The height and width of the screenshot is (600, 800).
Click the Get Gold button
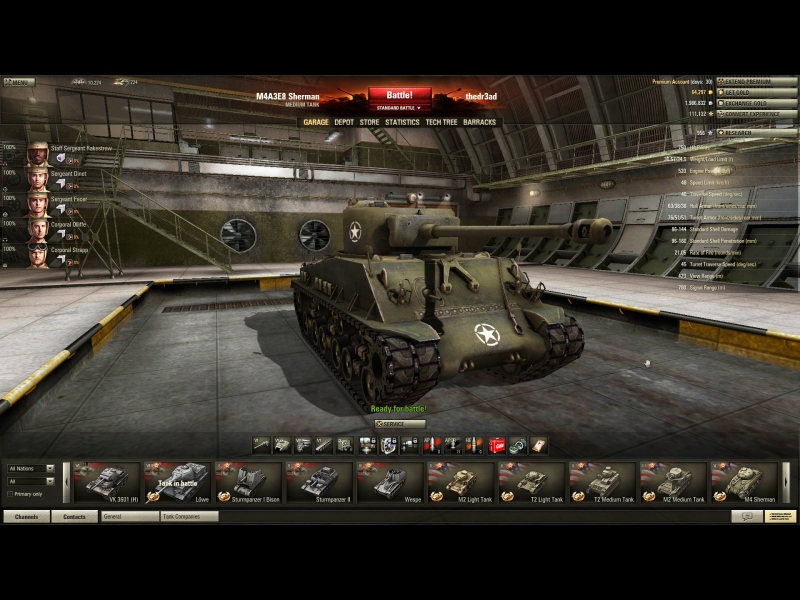[x=758, y=92]
